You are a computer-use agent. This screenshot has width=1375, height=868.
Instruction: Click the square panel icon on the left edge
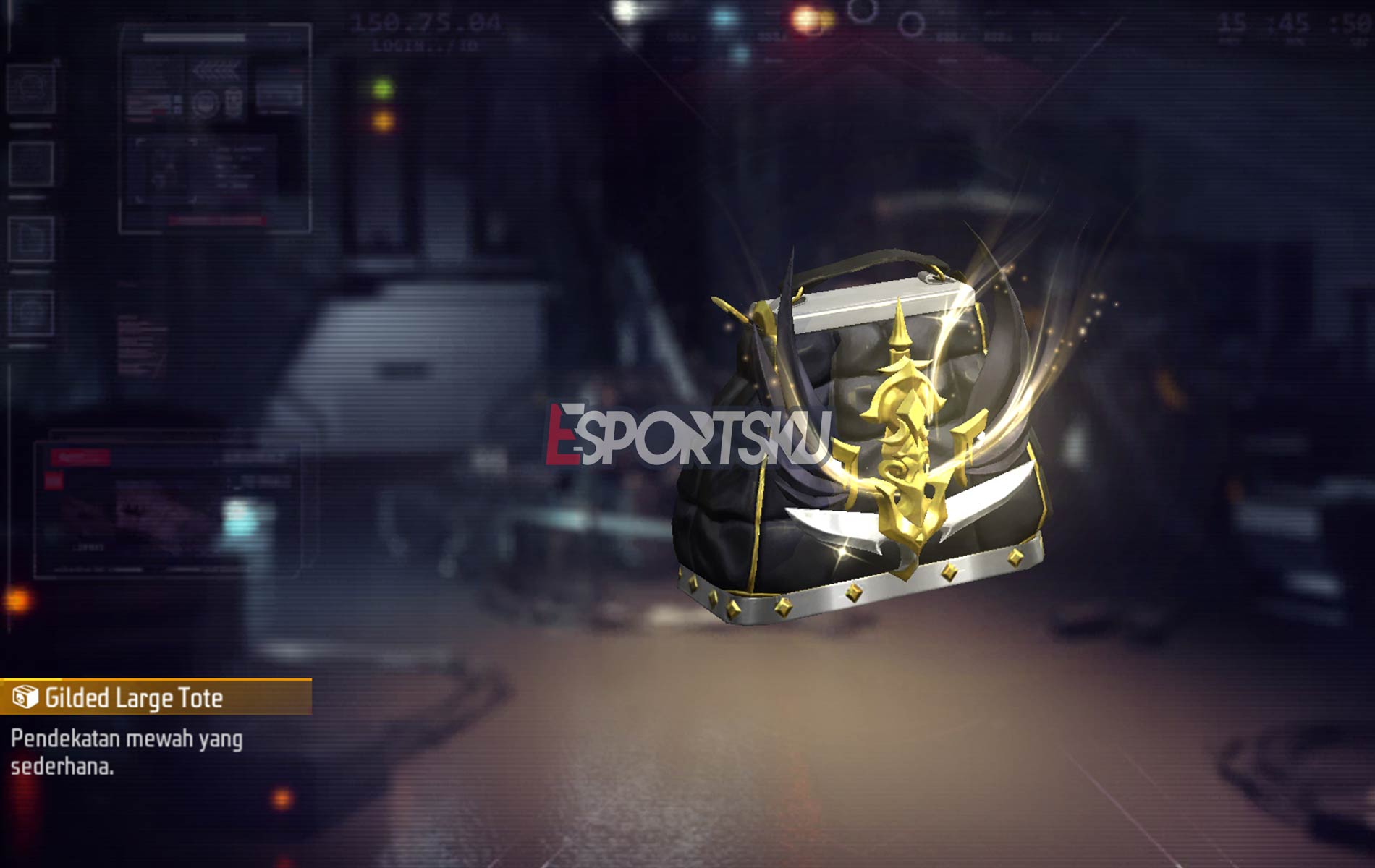pos(30,163)
